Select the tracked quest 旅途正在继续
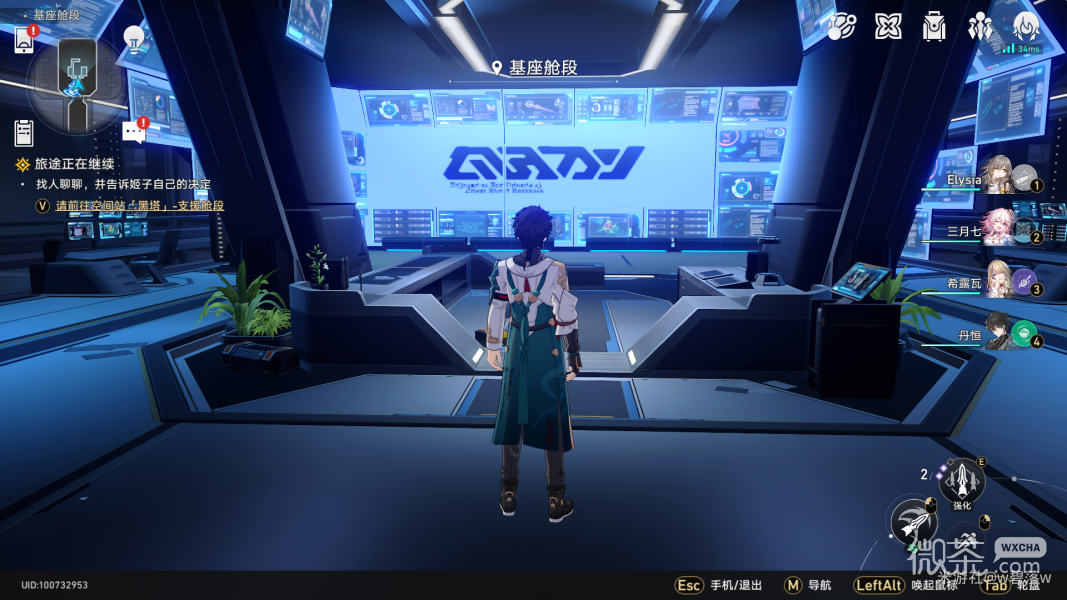1067x600 pixels. click(x=74, y=164)
